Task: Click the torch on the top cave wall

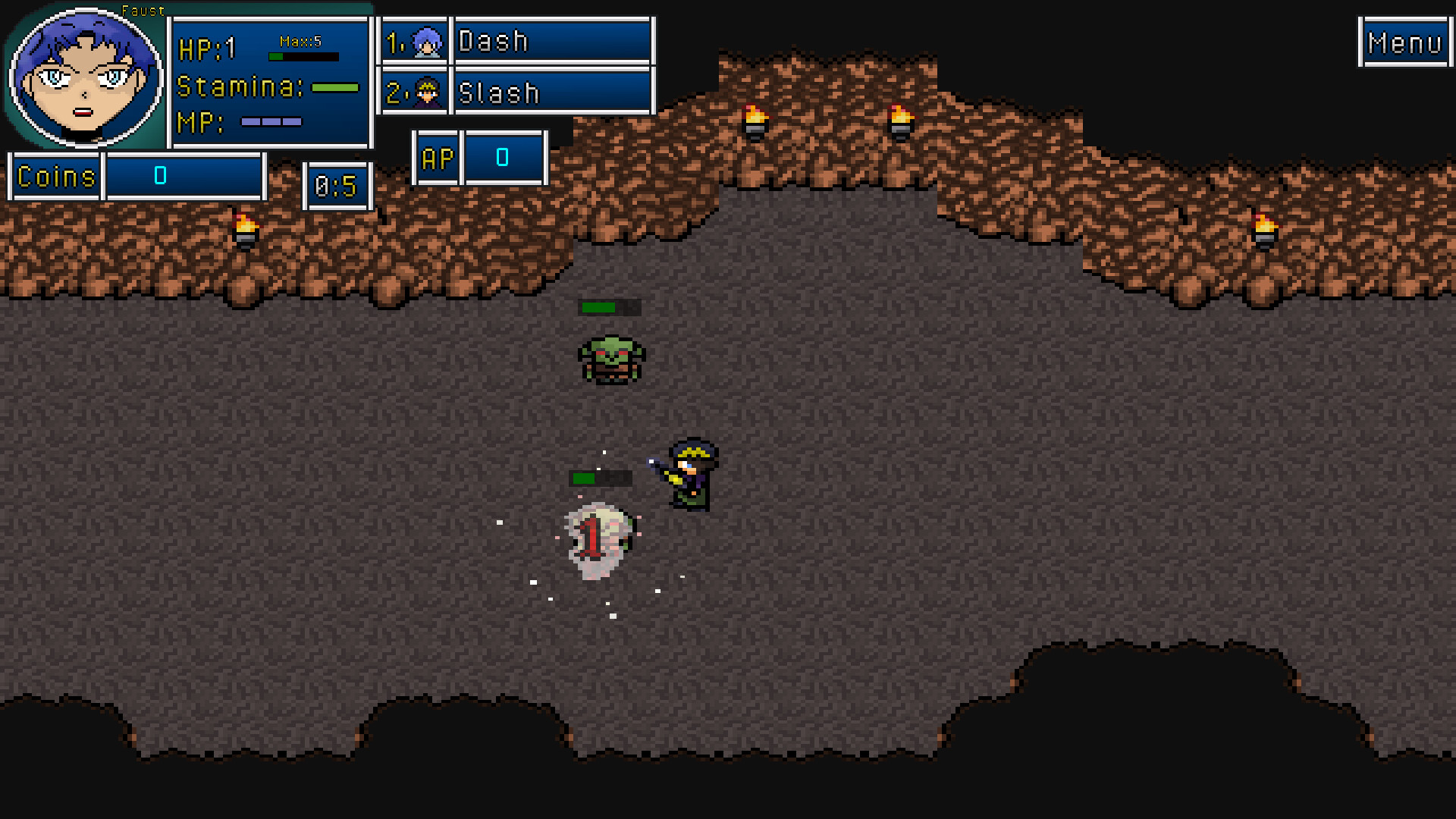Action: click(x=755, y=121)
